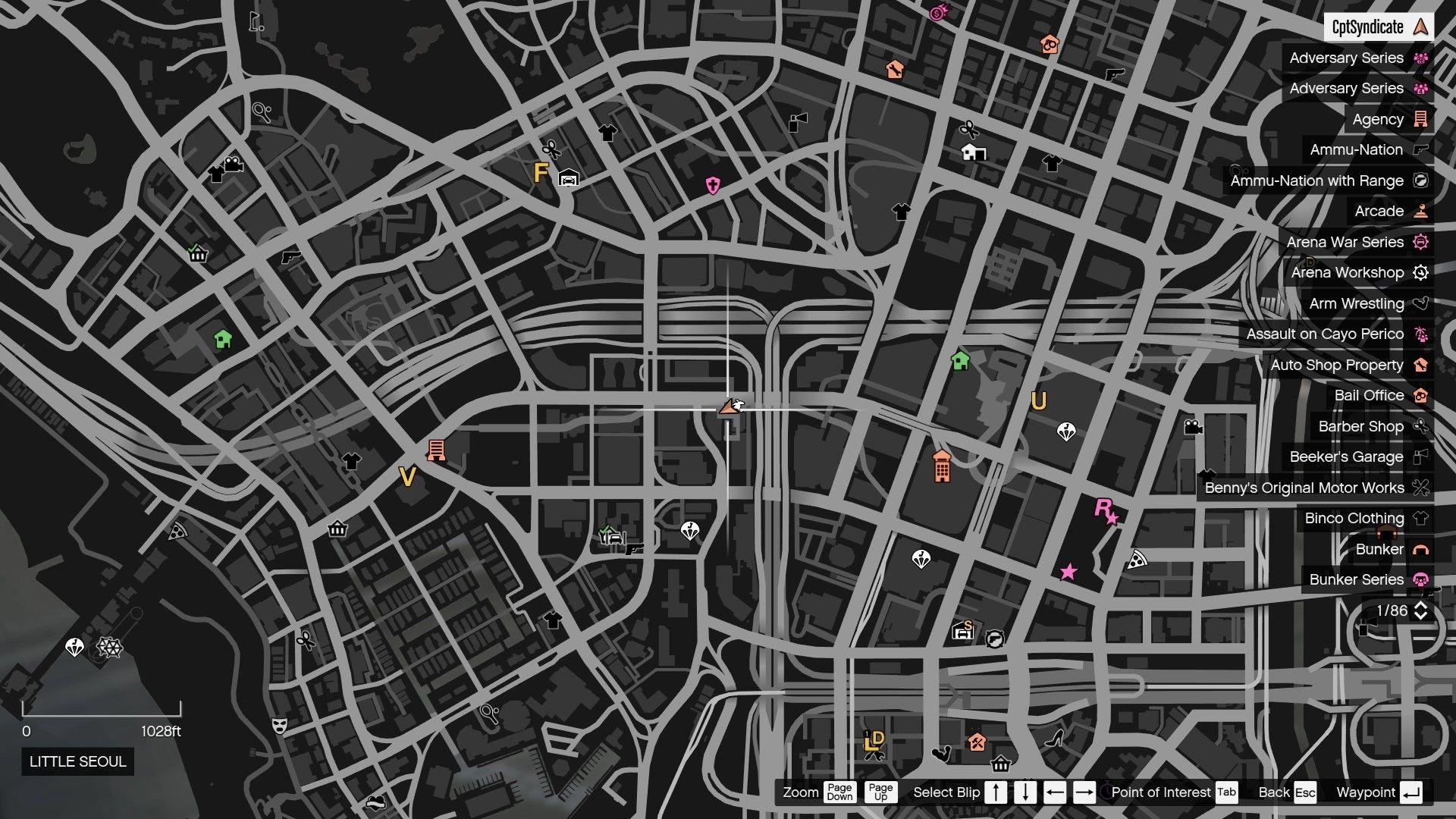The image size is (1456, 819).
Task: Open the Ammu-Nation legend entry
Action: [1357, 149]
